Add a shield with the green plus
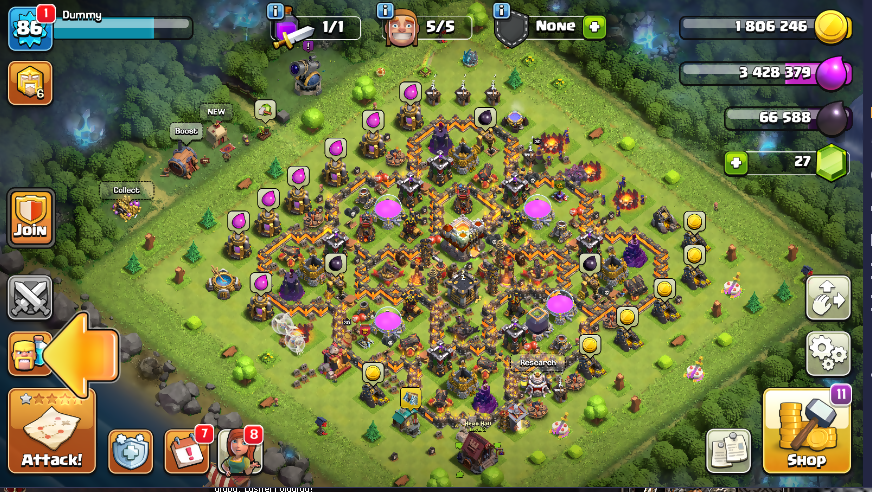Screen dimensions: 872x492 pos(595,27)
